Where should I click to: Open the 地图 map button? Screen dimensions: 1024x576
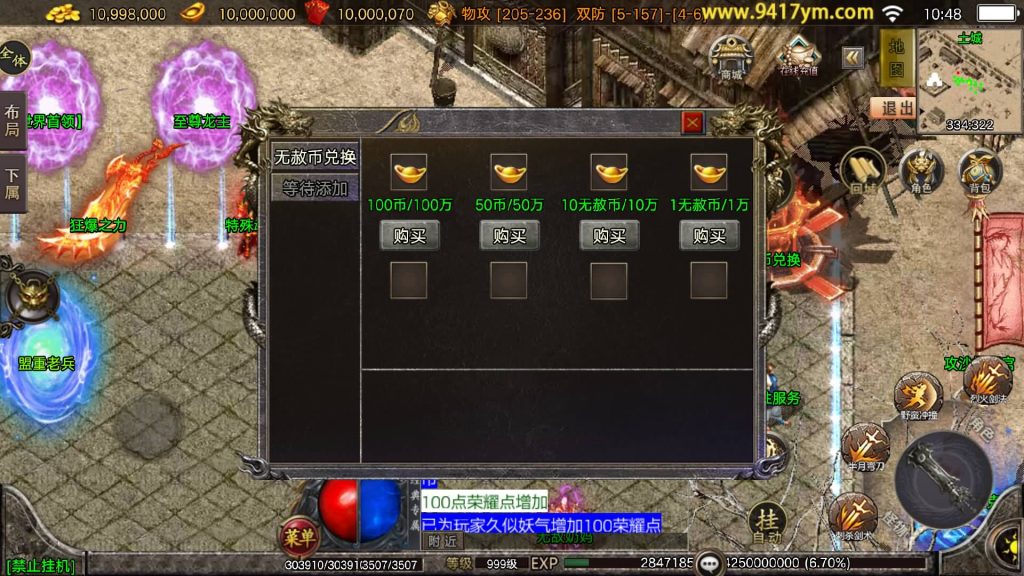(x=897, y=57)
